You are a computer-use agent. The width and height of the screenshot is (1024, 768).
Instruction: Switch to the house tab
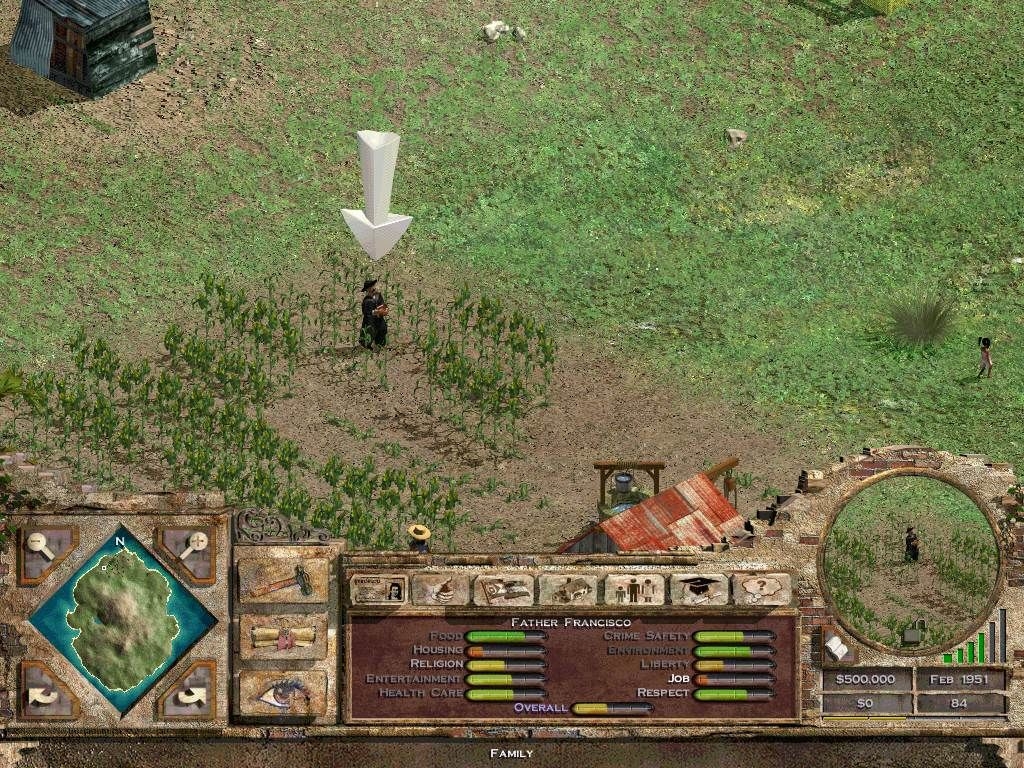[x=568, y=589]
